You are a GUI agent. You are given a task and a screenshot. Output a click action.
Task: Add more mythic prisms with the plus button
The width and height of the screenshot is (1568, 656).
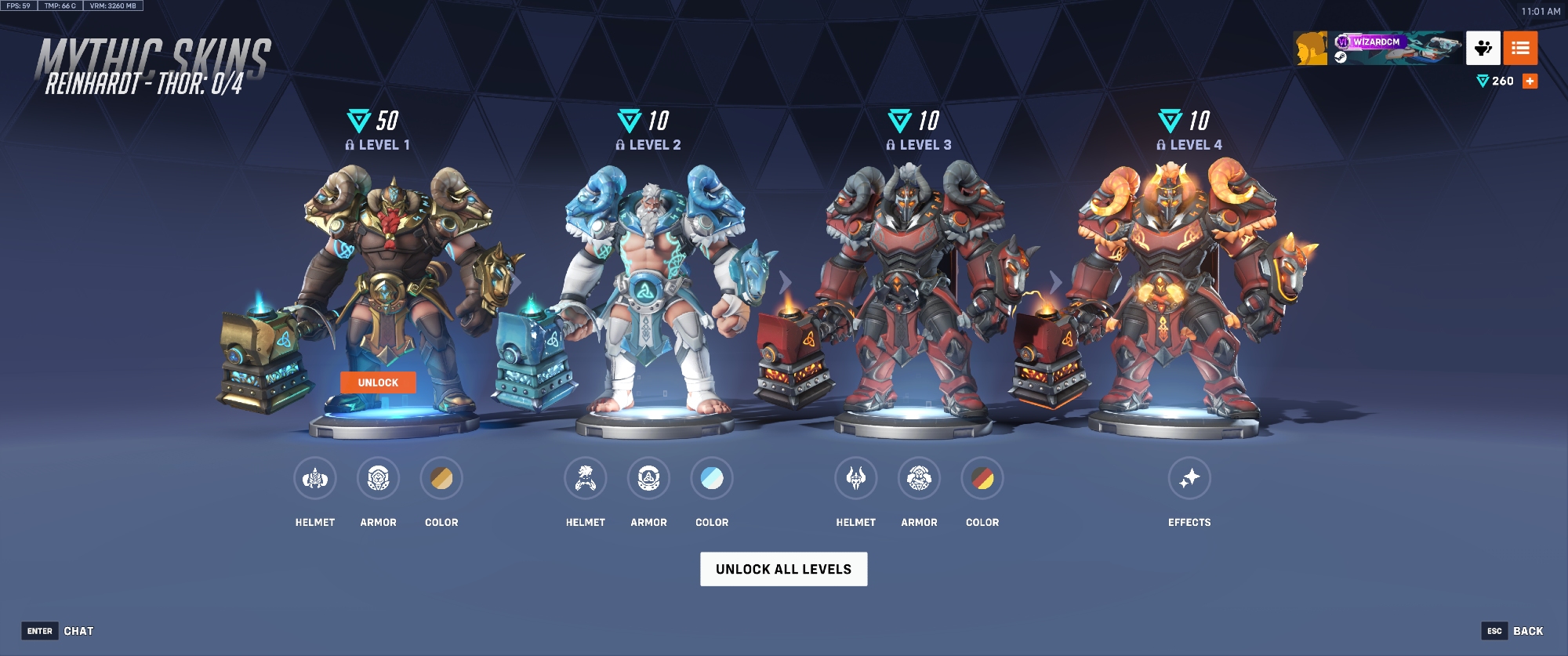tap(1530, 81)
